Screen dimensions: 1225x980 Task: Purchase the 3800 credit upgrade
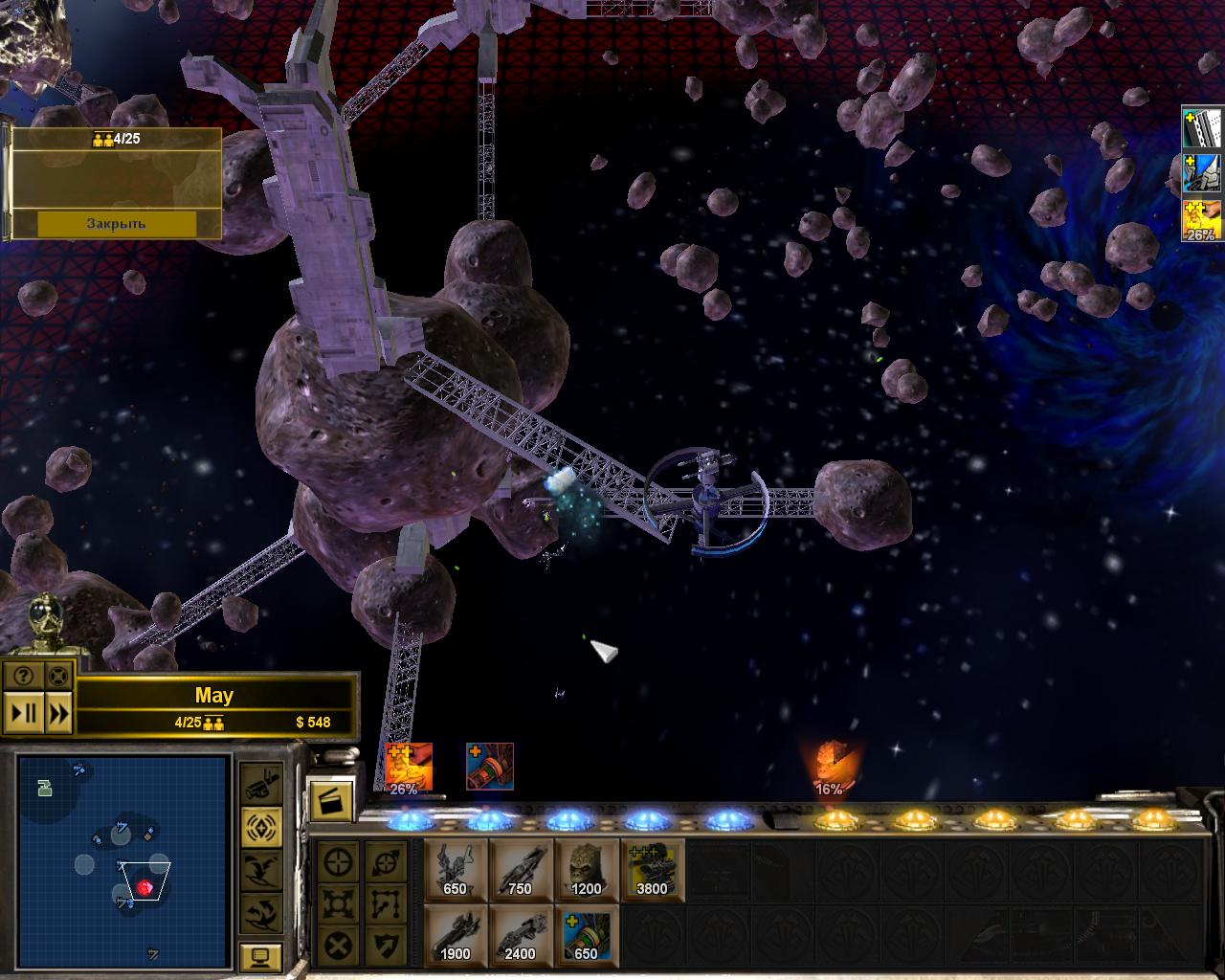(652, 869)
